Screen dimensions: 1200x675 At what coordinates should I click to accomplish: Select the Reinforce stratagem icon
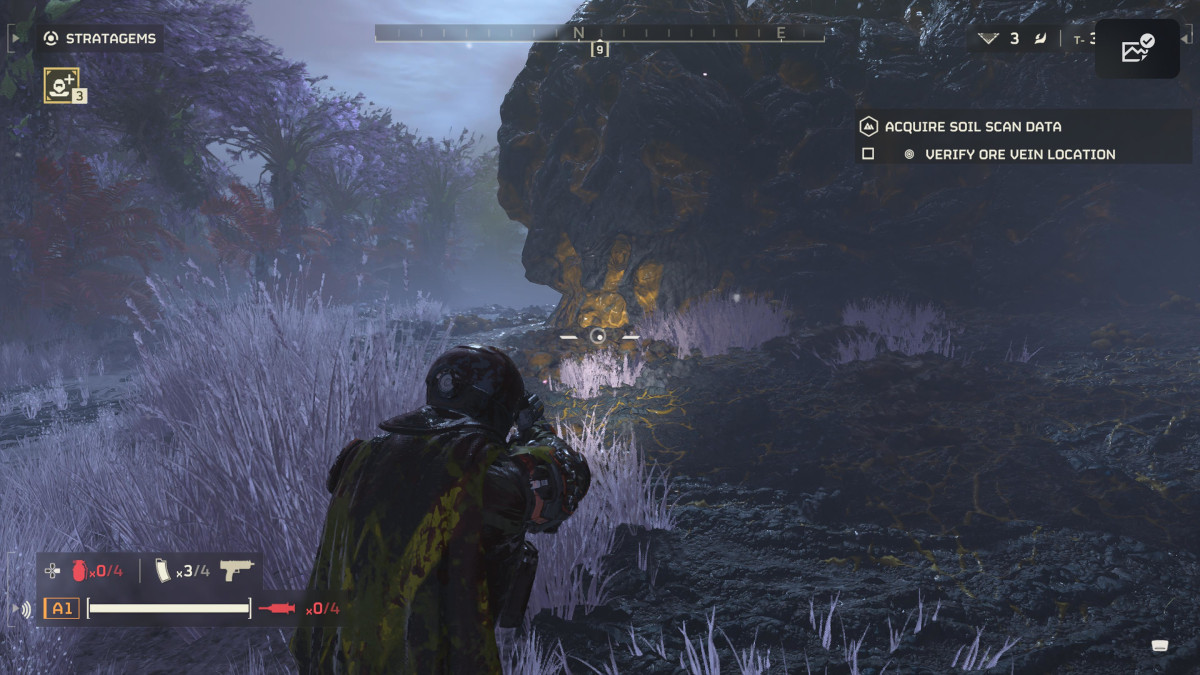tap(60, 85)
